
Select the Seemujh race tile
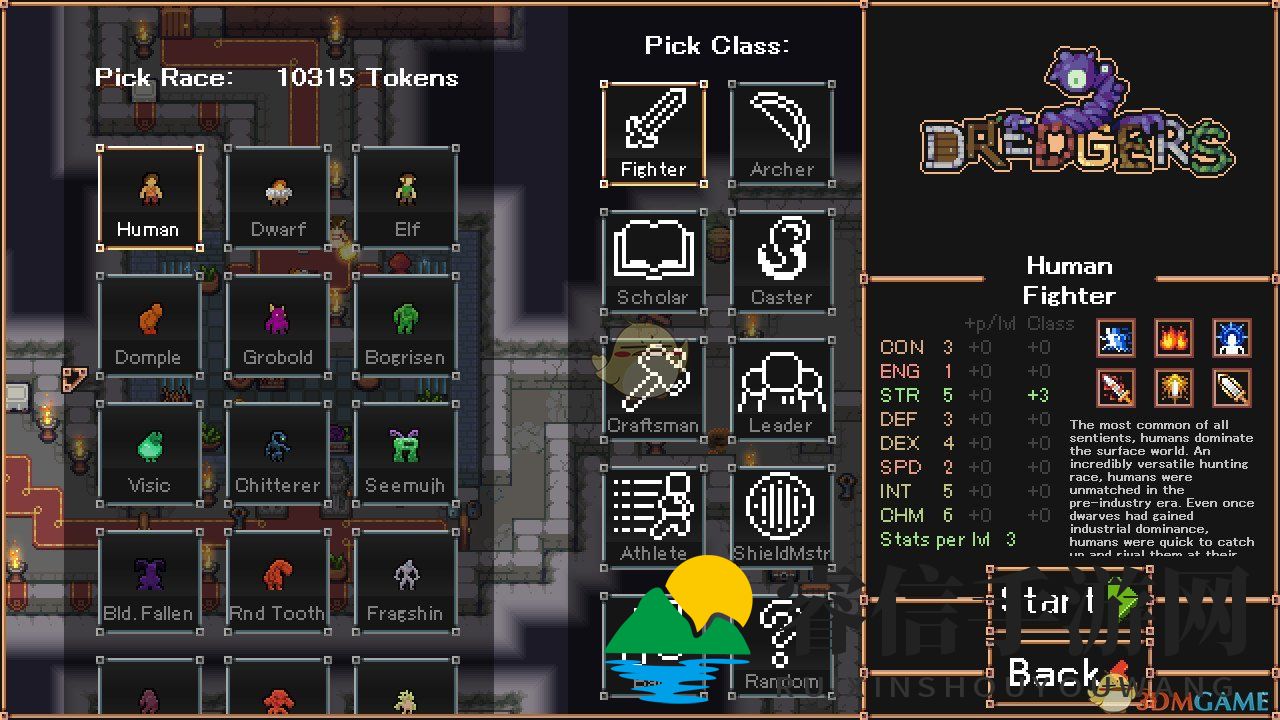pyautogui.click(x=406, y=453)
